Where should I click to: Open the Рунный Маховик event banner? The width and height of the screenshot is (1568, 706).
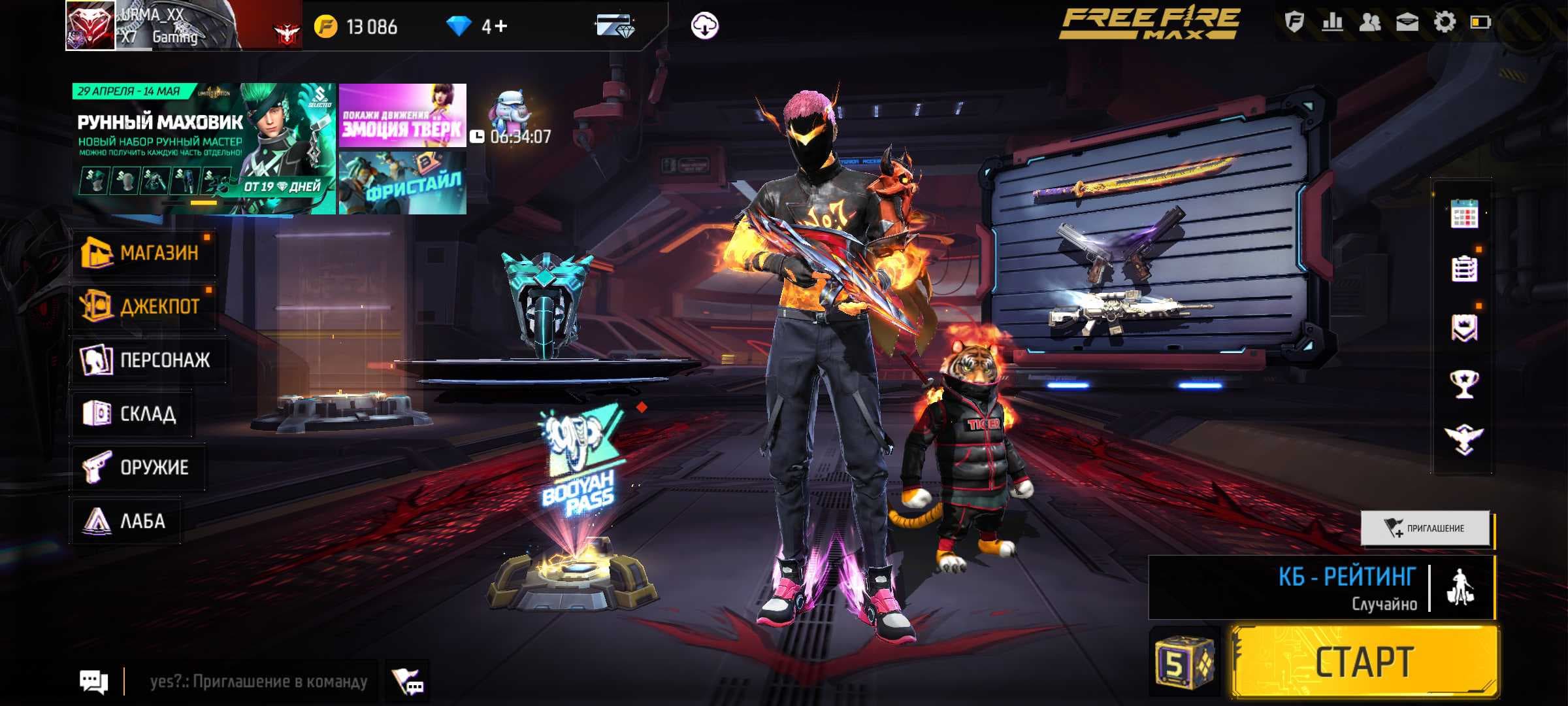pyautogui.click(x=204, y=149)
